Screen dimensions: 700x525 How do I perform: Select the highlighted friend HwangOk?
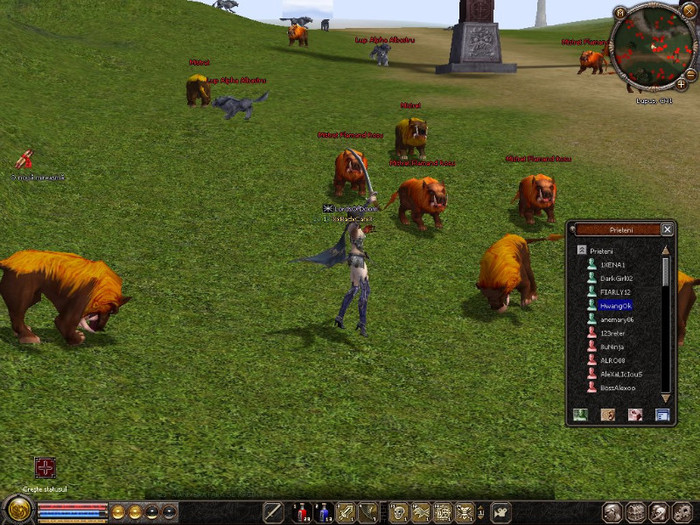point(615,306)
